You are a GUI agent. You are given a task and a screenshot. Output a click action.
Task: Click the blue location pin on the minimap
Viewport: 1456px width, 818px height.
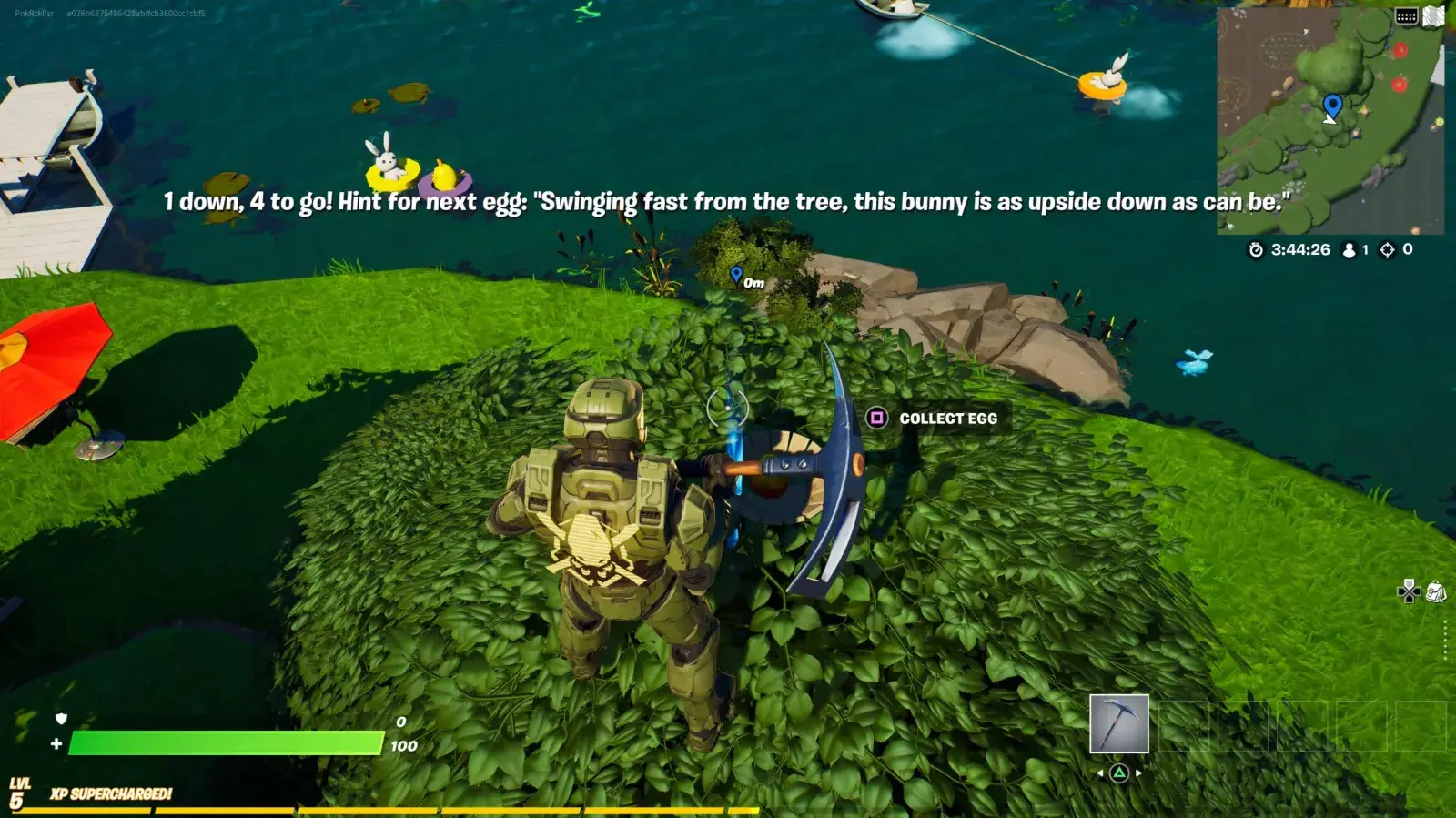(x=1332, y=106)
